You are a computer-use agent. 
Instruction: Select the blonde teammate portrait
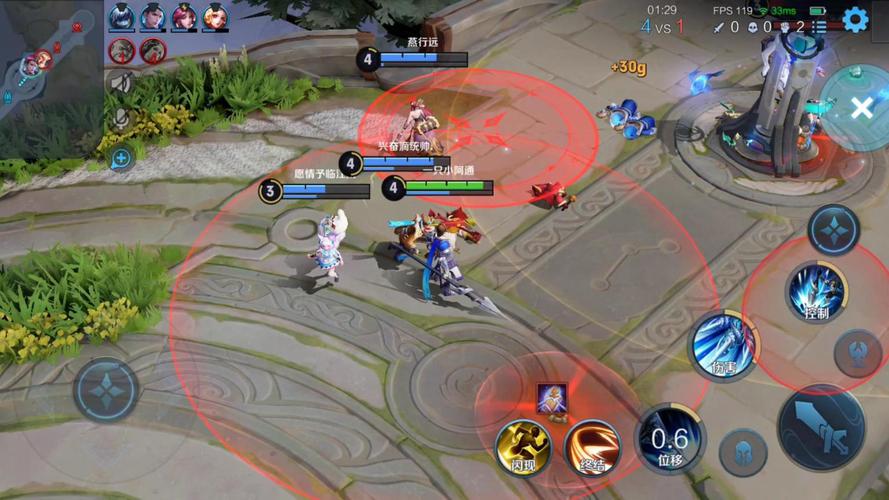point(215,16)
